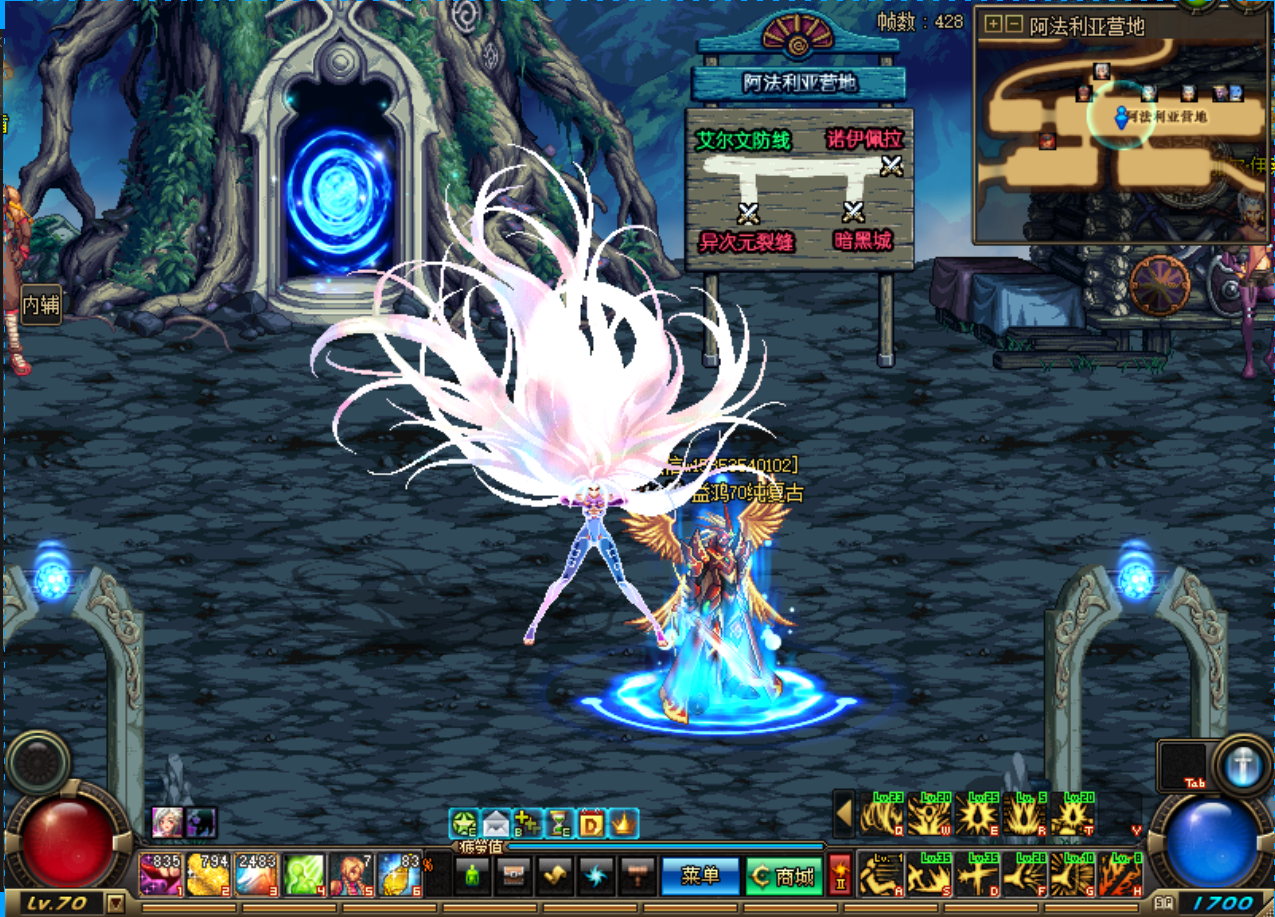Open the 商城 shop

click(784, 876)
